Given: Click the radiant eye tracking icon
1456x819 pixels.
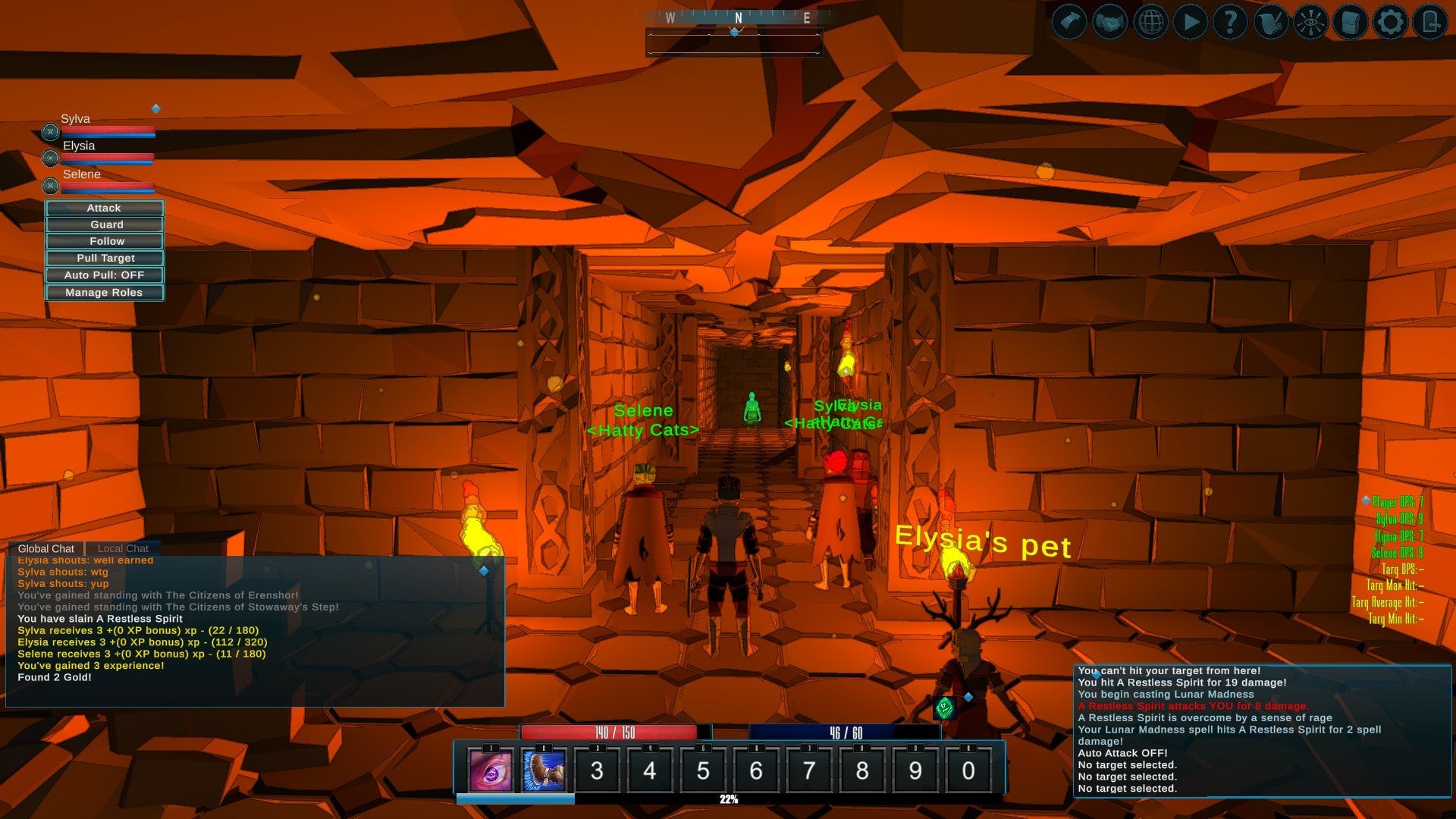Looking at the screenshot, I should tap(1313, 21).
